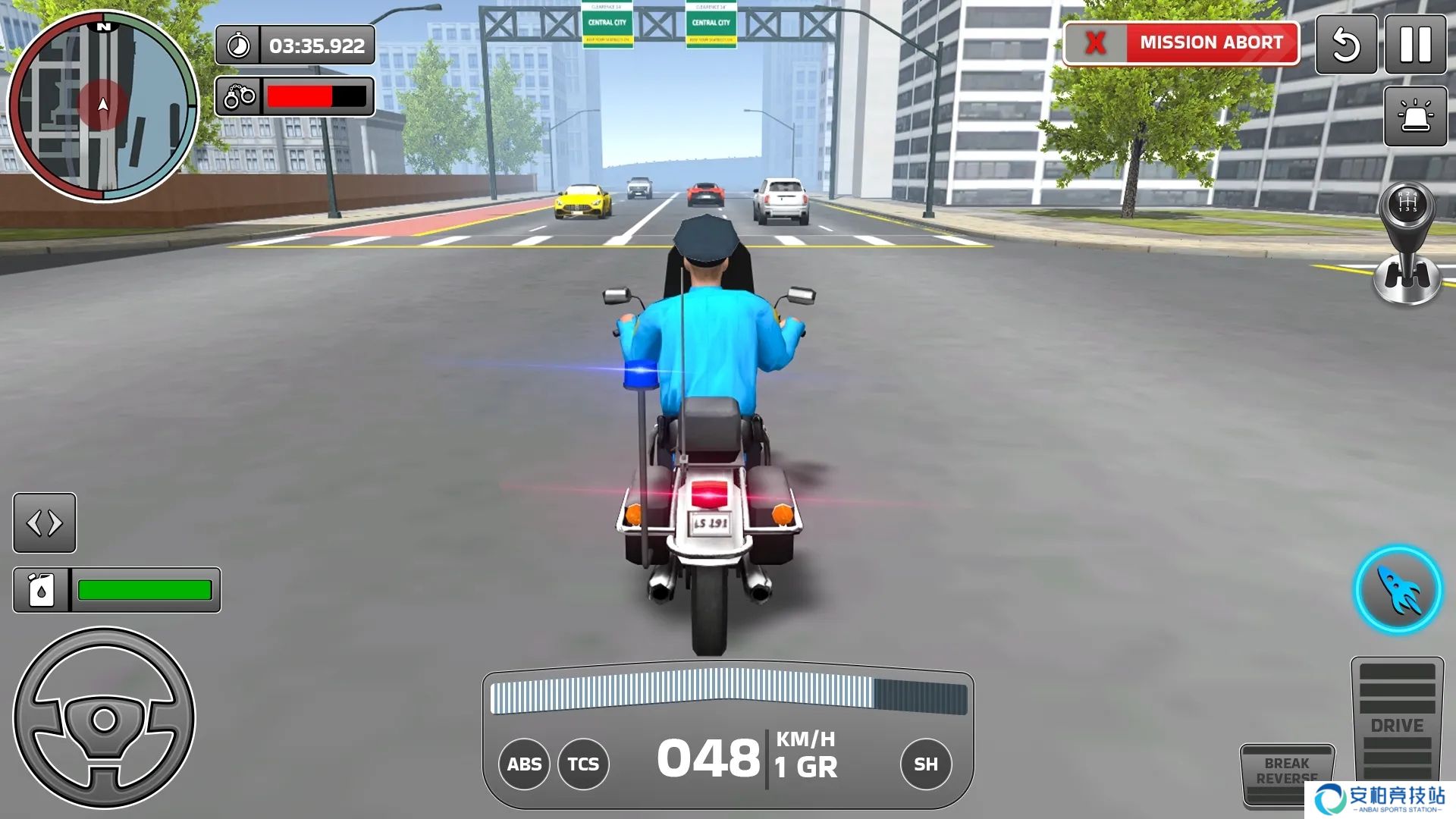The image size is (1456, 819).
Task: Toggle the ABS assist
Action: pyautogui.click(x=524, y=764)
